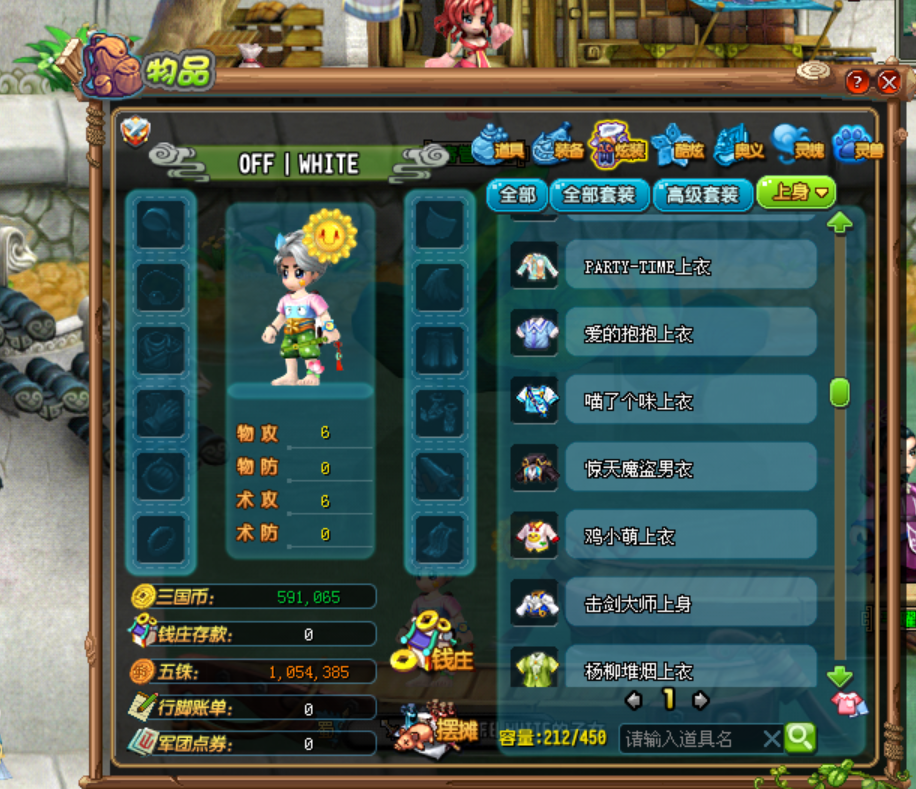The image size is (916, 789).
Task: Switch to the 装备 equipment tab
Action: click(x=558, y=148)
